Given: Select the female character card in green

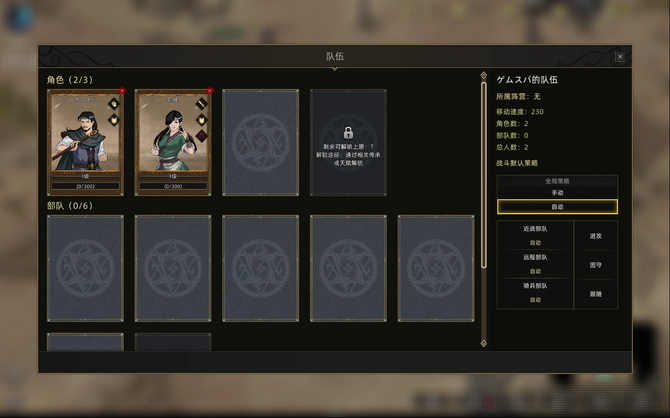Looking at the screenshot, I should click(172, 140).
